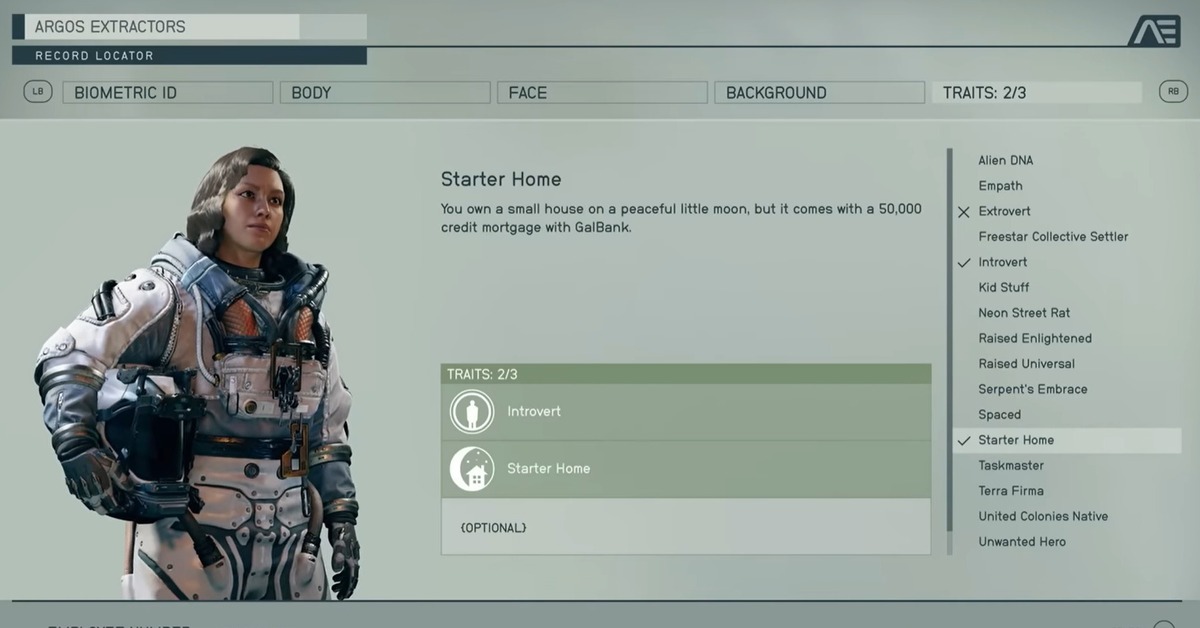Choose the Unwanted Hero trait
Viewport: 1200px width, 628px height.
(1022, 542)
